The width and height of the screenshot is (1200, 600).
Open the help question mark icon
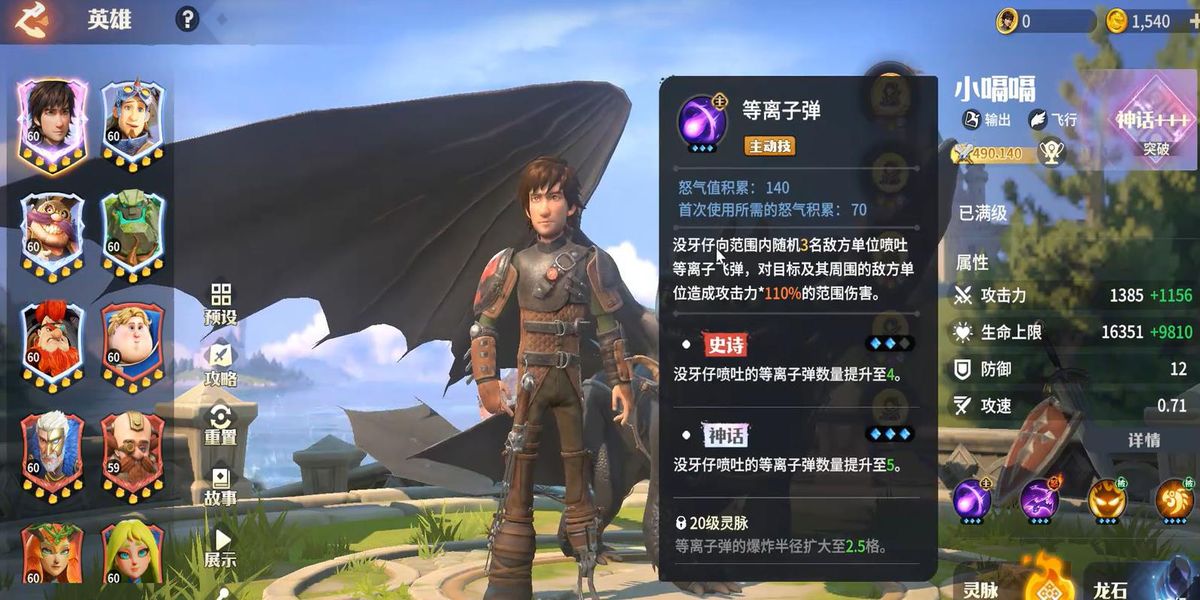(187, 19)
